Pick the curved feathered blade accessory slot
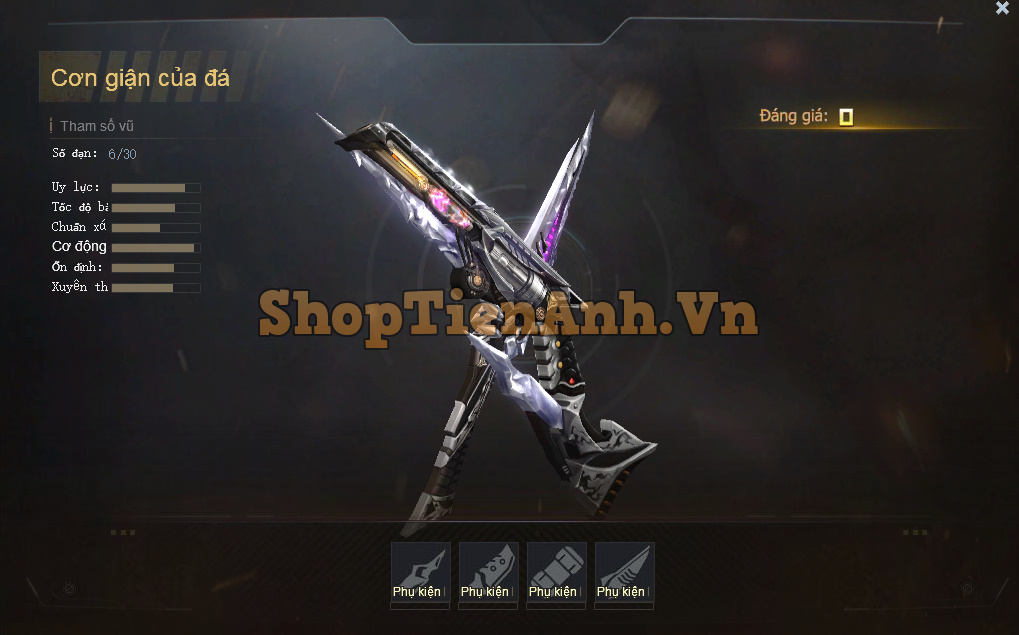Screen dimensions: 1019x635 (624, 573)
